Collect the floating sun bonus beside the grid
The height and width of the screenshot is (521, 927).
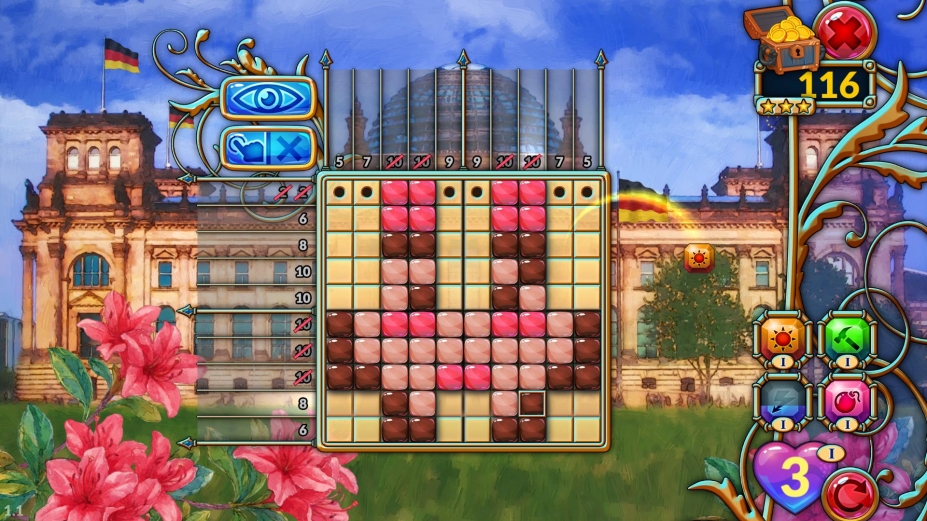[x=699, y=258]
